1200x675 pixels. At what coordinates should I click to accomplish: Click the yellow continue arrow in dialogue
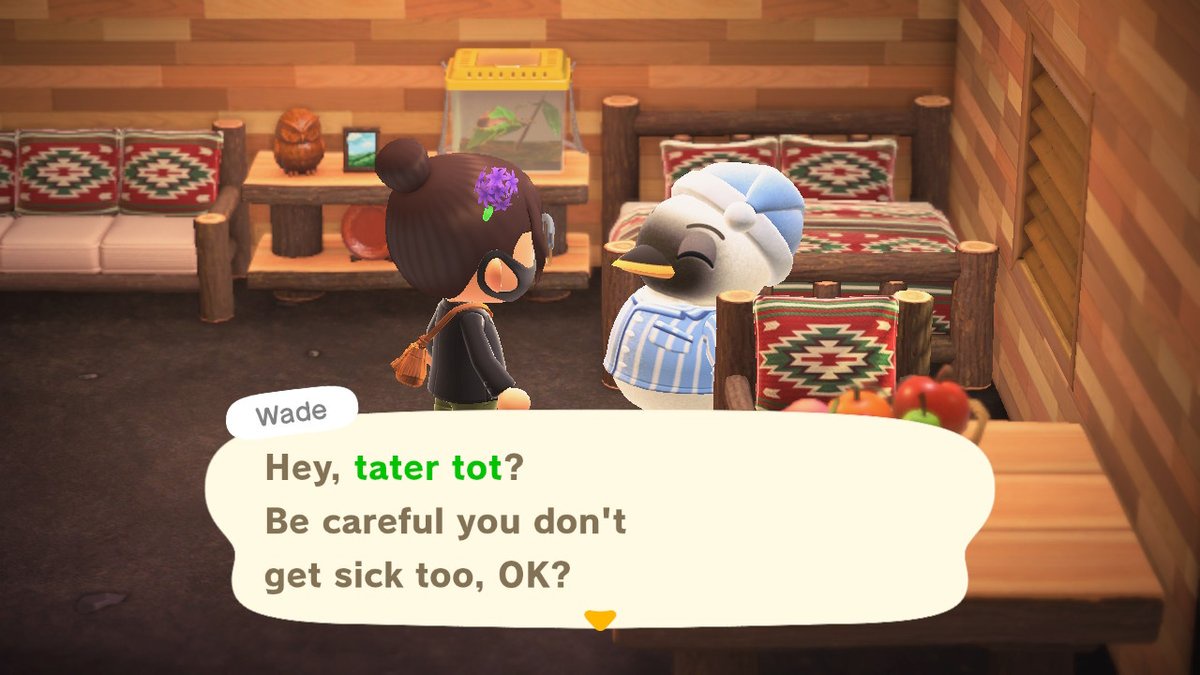599,620
